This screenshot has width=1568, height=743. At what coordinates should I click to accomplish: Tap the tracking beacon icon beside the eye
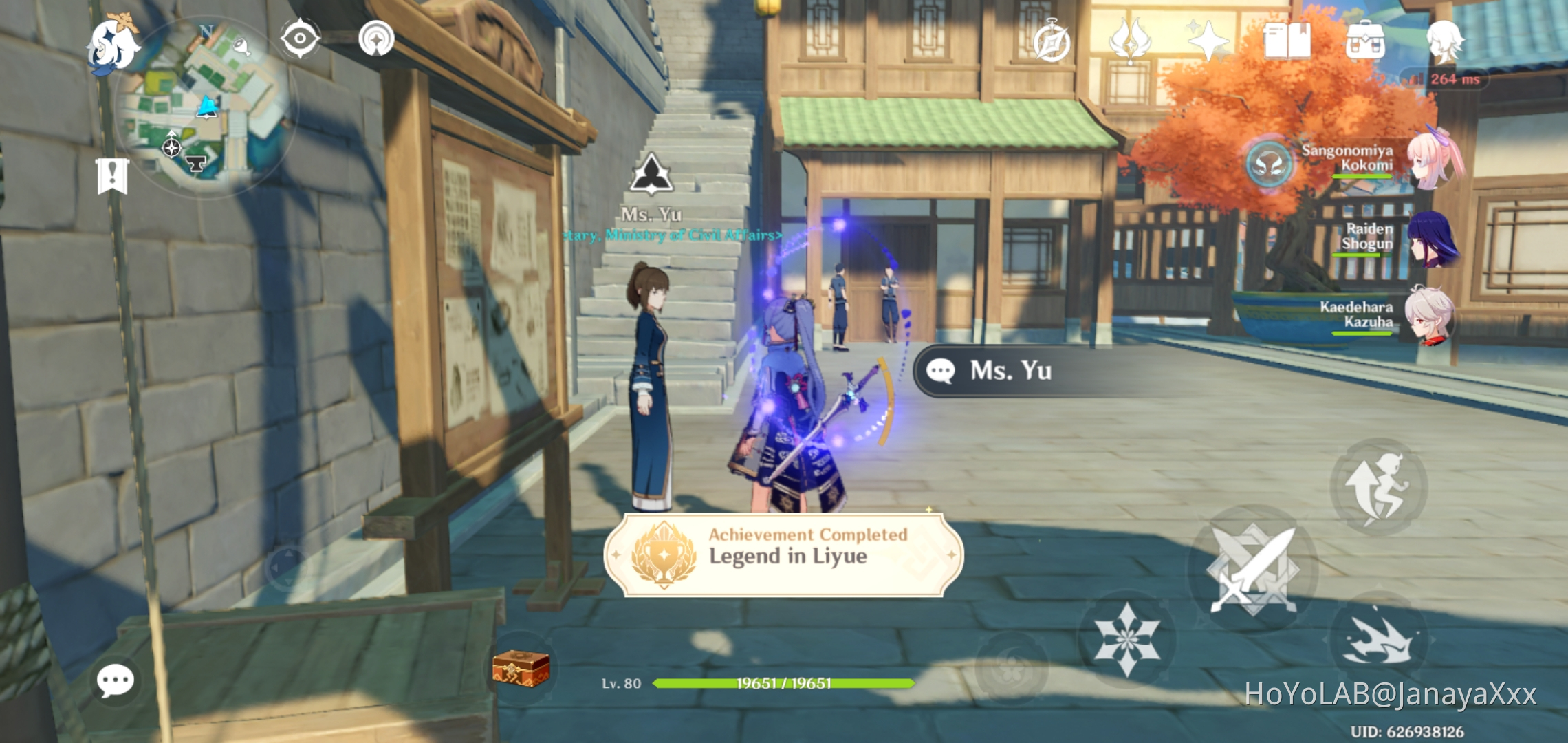[x=375, y=38]
